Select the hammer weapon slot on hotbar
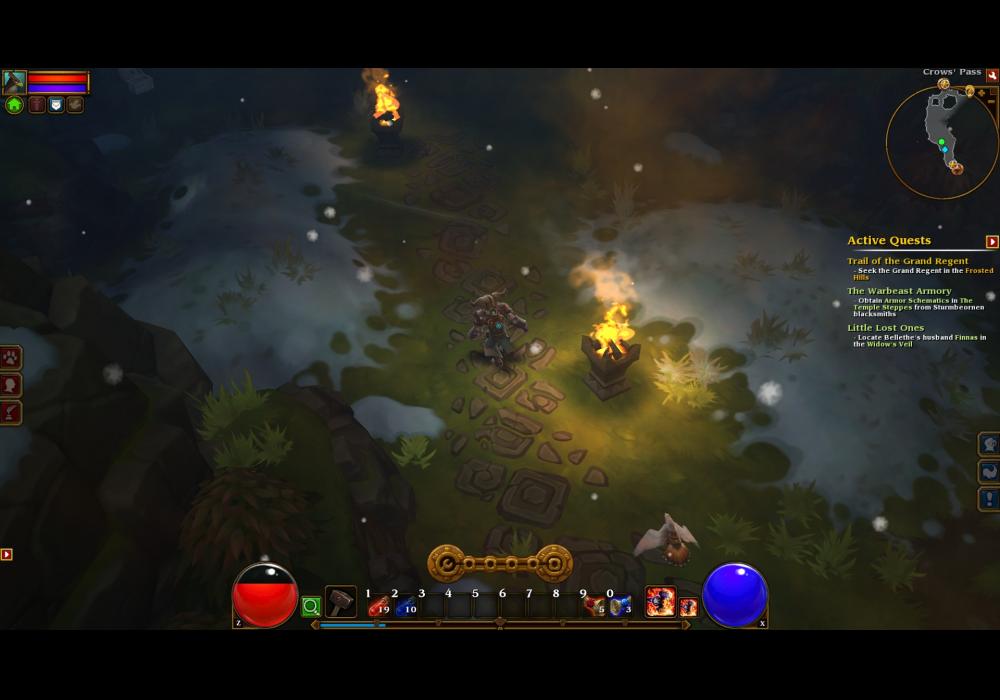 pos(341,602)
